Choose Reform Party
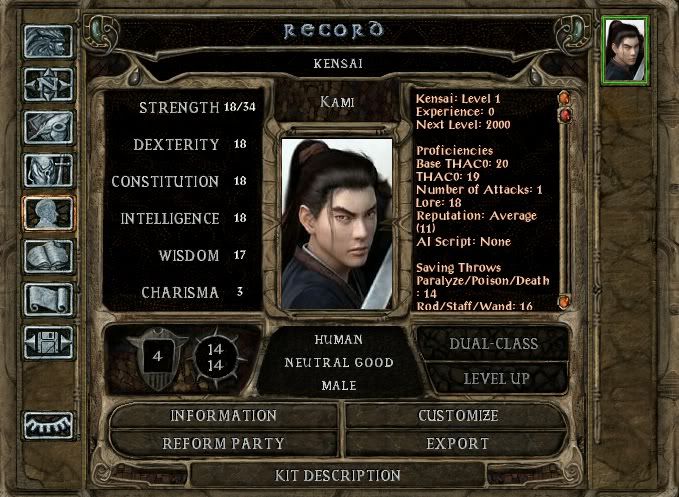 coord(224,443)
